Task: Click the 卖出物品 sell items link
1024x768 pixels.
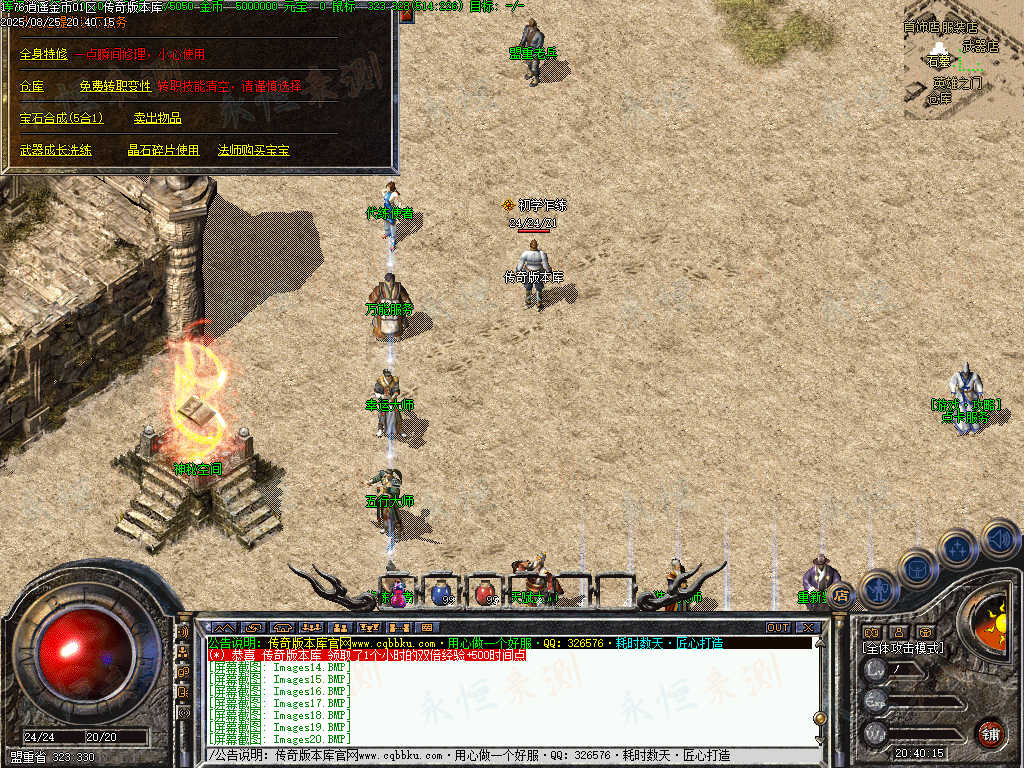Action: pos(157,118)
